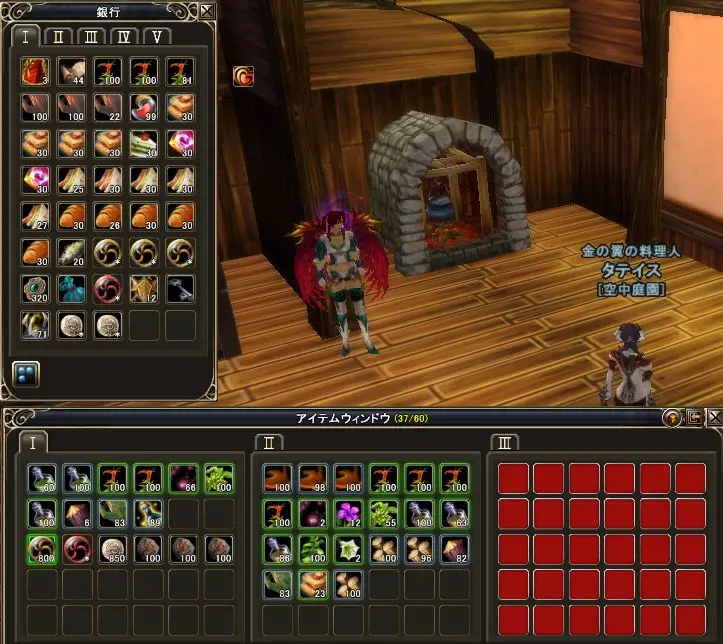Choose the green gem stack of 320

tap(35, 288)
